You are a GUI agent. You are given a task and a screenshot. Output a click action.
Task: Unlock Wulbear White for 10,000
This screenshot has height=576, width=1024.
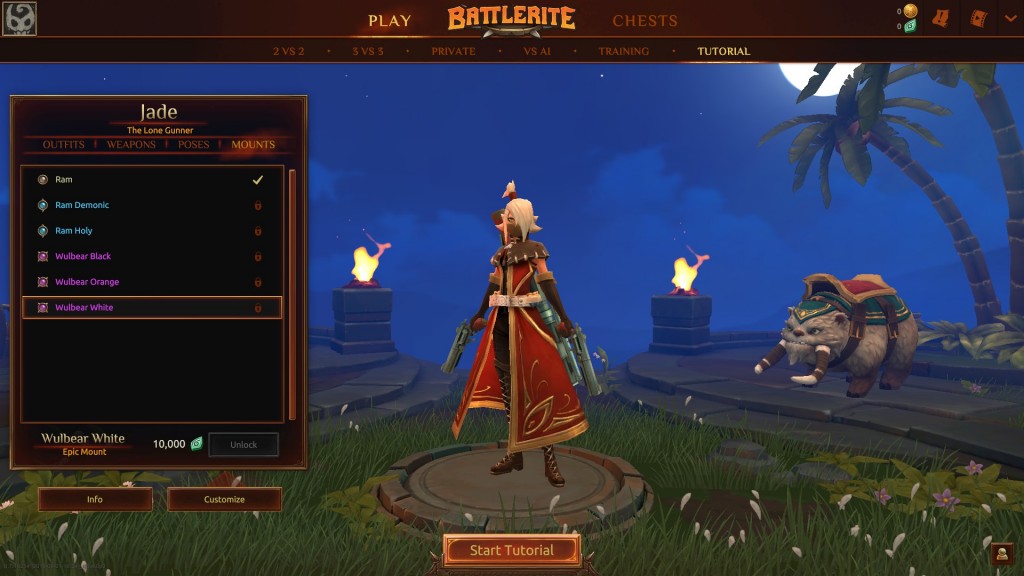click(x=243, y=445)
